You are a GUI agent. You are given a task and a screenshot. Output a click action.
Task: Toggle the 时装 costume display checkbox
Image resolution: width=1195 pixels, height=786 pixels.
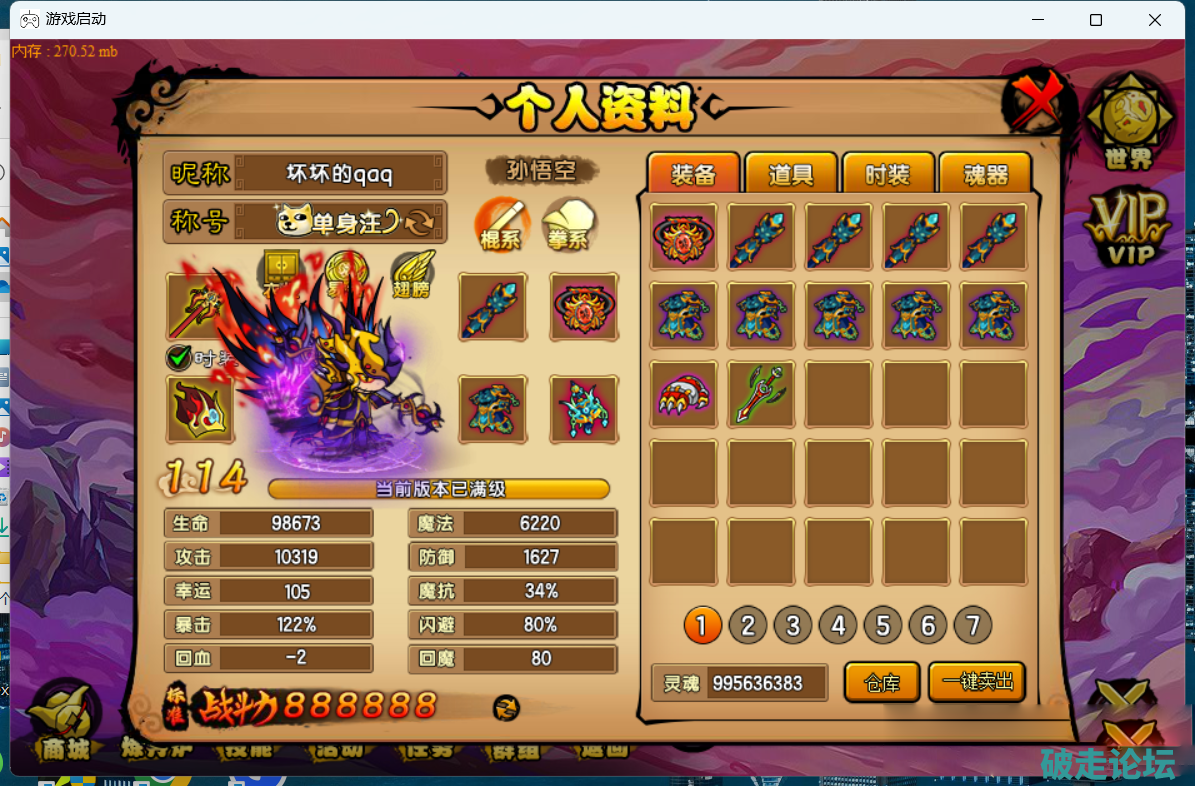[178, 357]
